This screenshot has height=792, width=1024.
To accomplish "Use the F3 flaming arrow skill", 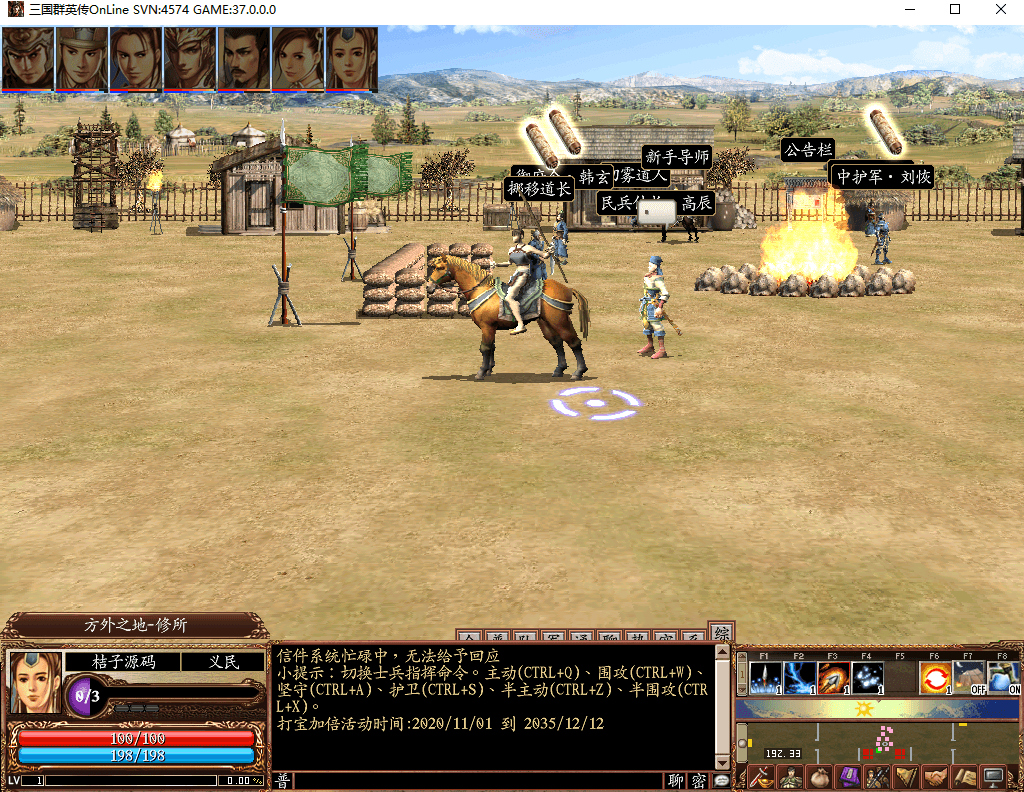I will 834,678.
